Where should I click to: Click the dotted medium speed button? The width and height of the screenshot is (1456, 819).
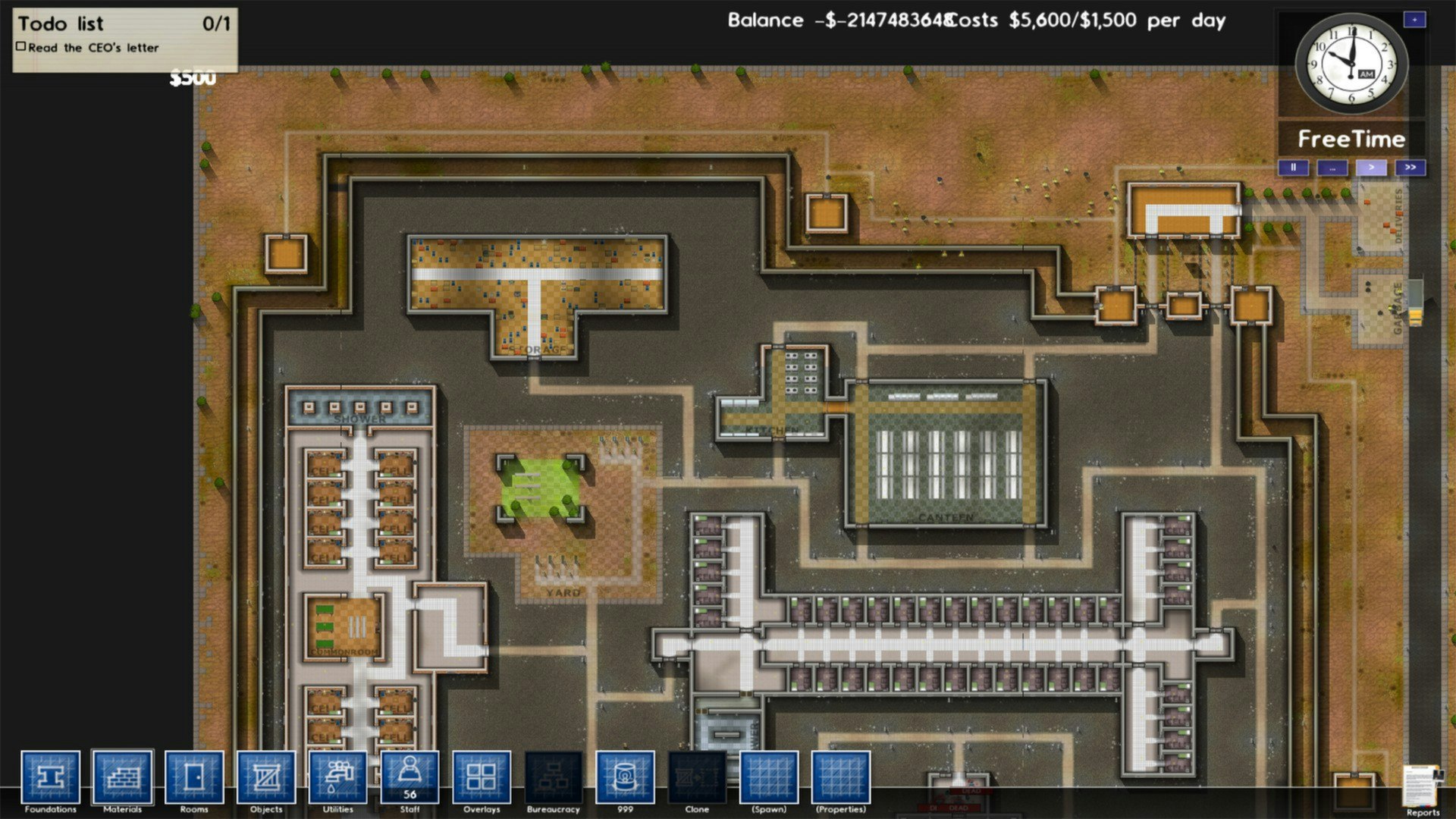(x=1332, y=167)
